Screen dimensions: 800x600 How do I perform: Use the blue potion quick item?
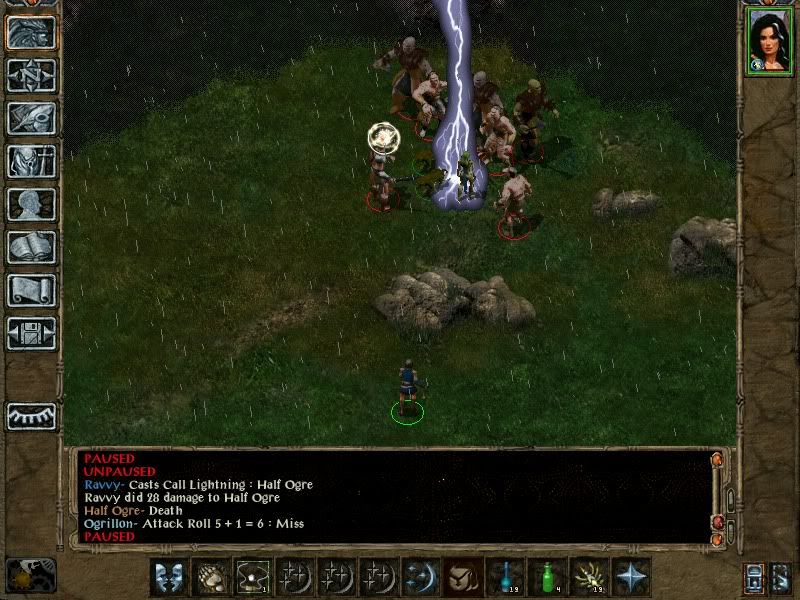click(x=504, y=576)
